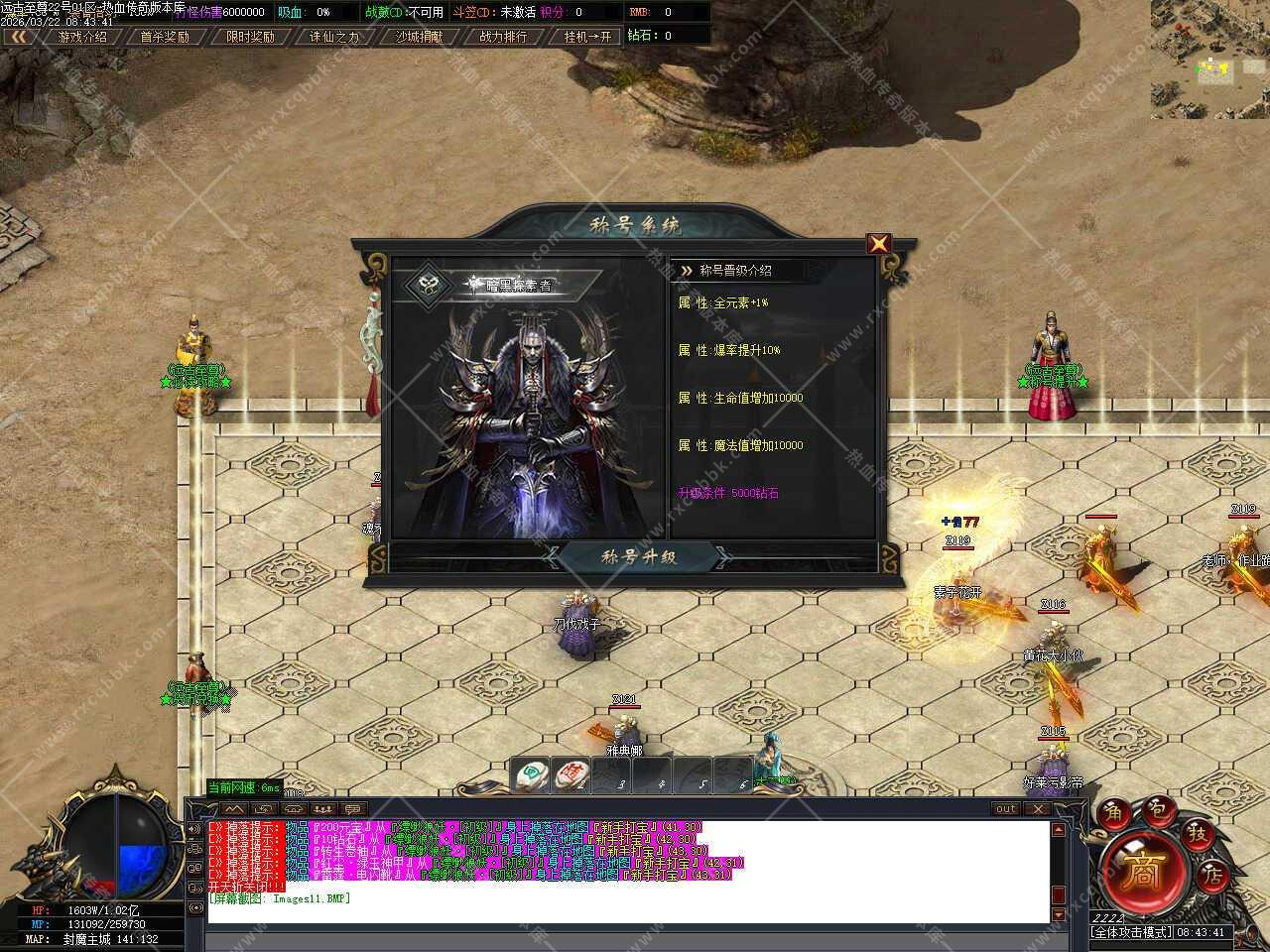Show the 战力排行 ranking

(x=503, y=37)
